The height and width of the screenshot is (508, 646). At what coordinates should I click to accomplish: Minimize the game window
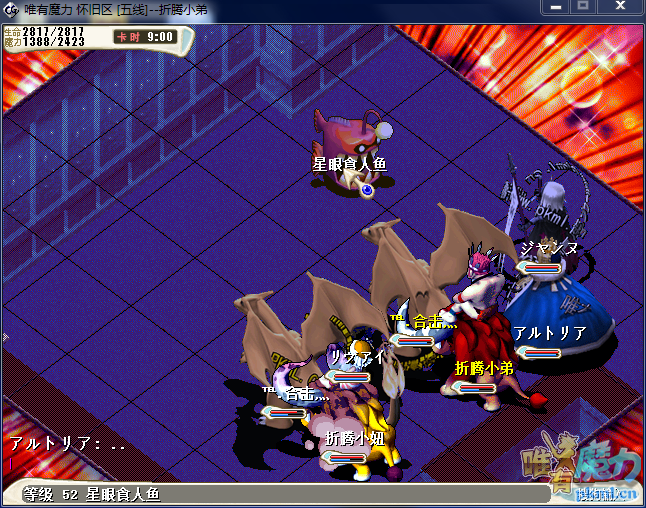pos(558,8)
